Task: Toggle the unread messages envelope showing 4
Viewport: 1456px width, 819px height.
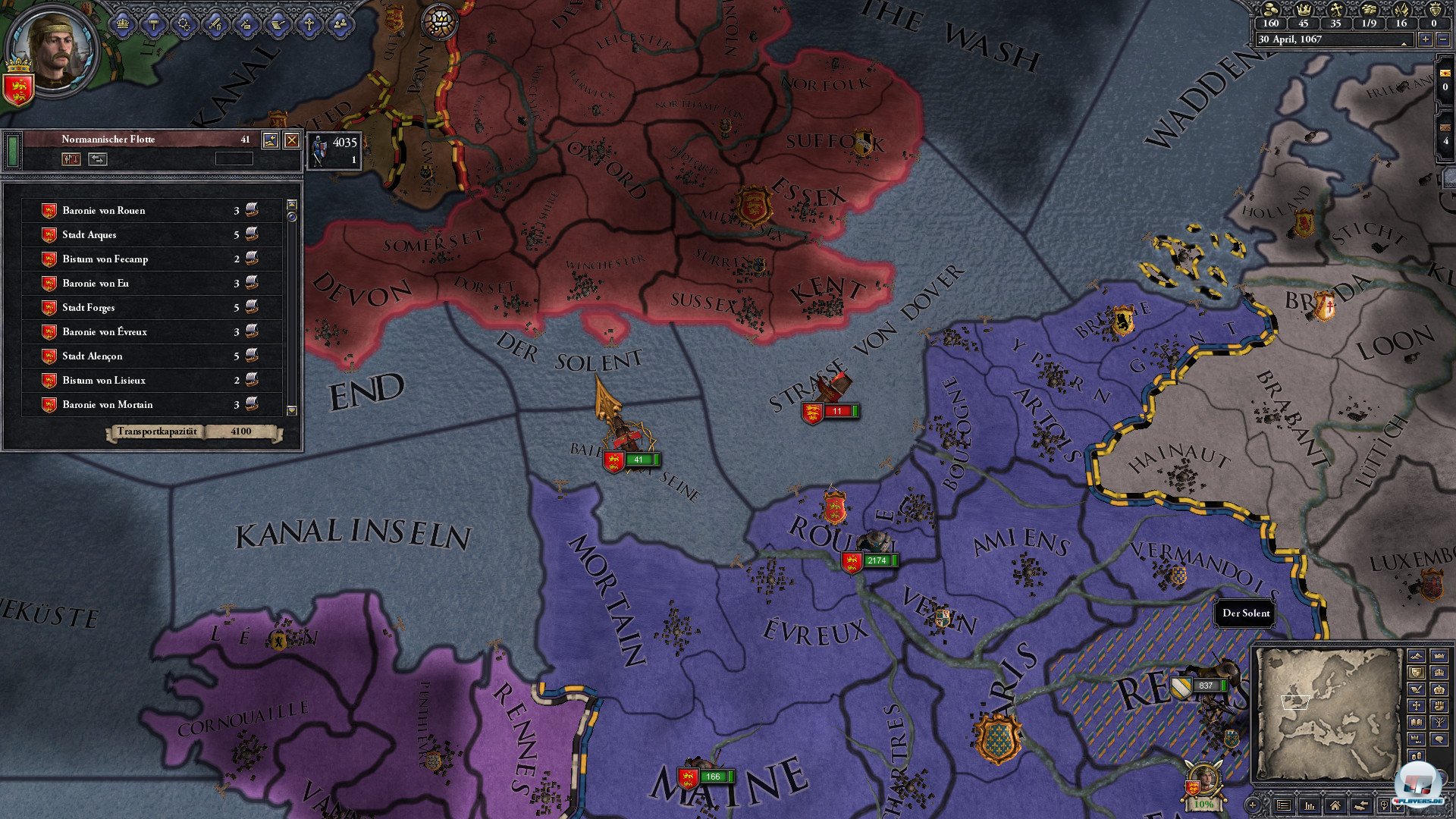Action: point(1445,128)
